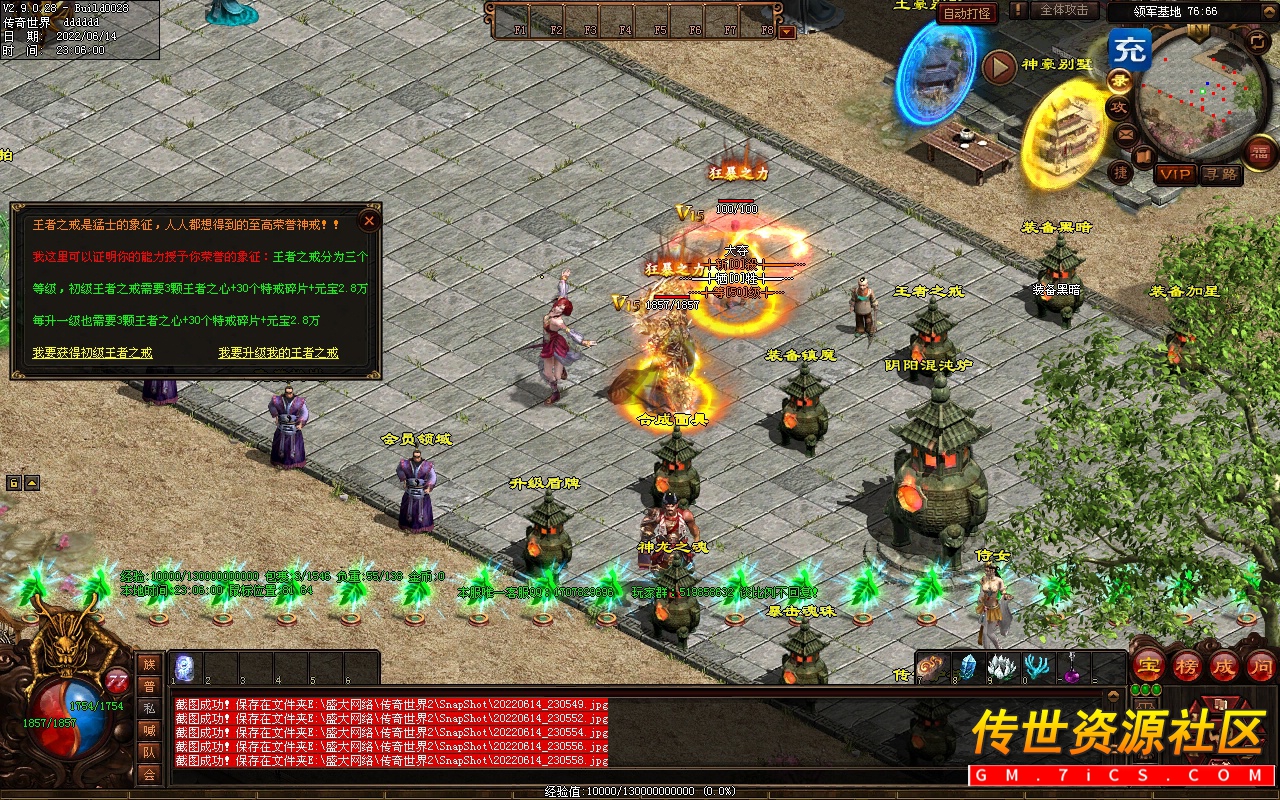The width and height of the screenshot is (1280, 800).
Task: Activate the 寻路 pathfinding button
Action: (x=1220, y=174)
